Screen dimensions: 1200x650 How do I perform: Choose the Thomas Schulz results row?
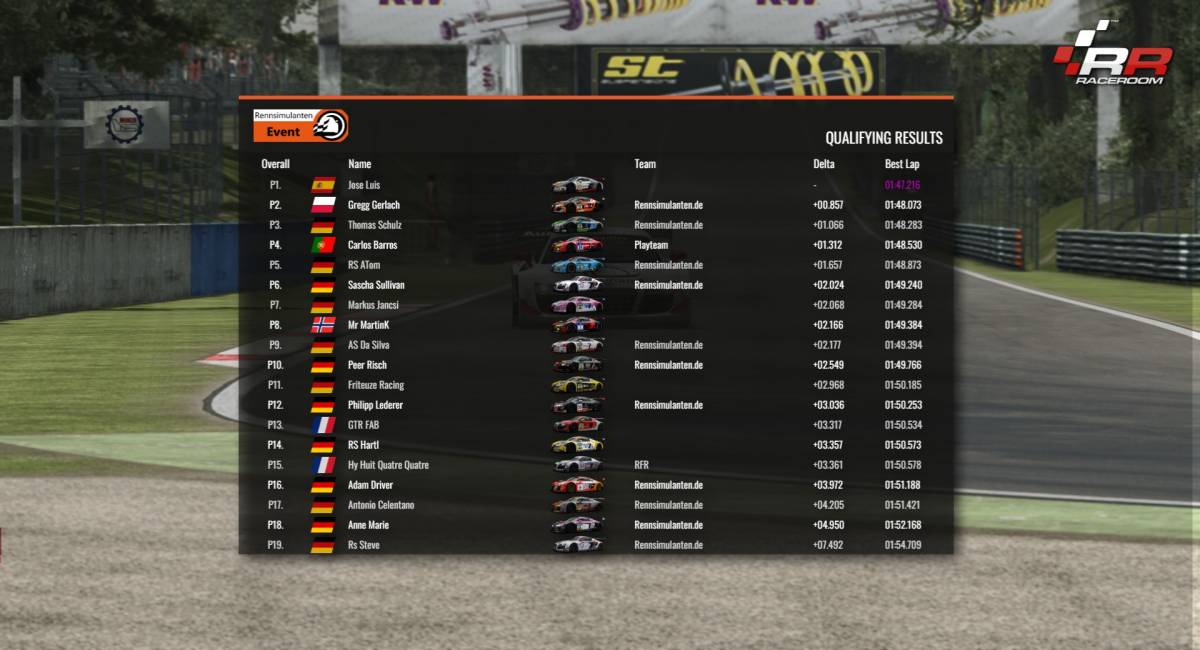374,225
